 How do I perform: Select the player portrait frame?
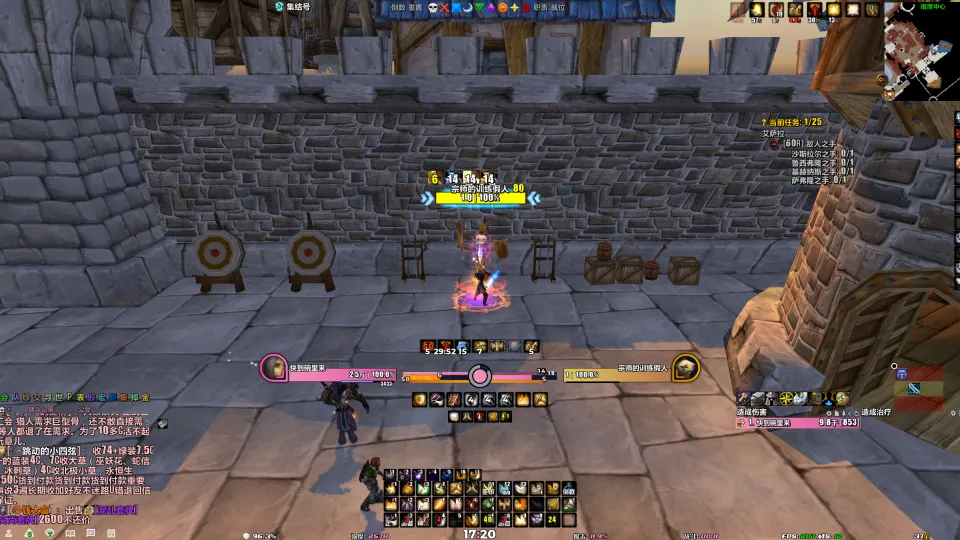[x=273, y=367]
